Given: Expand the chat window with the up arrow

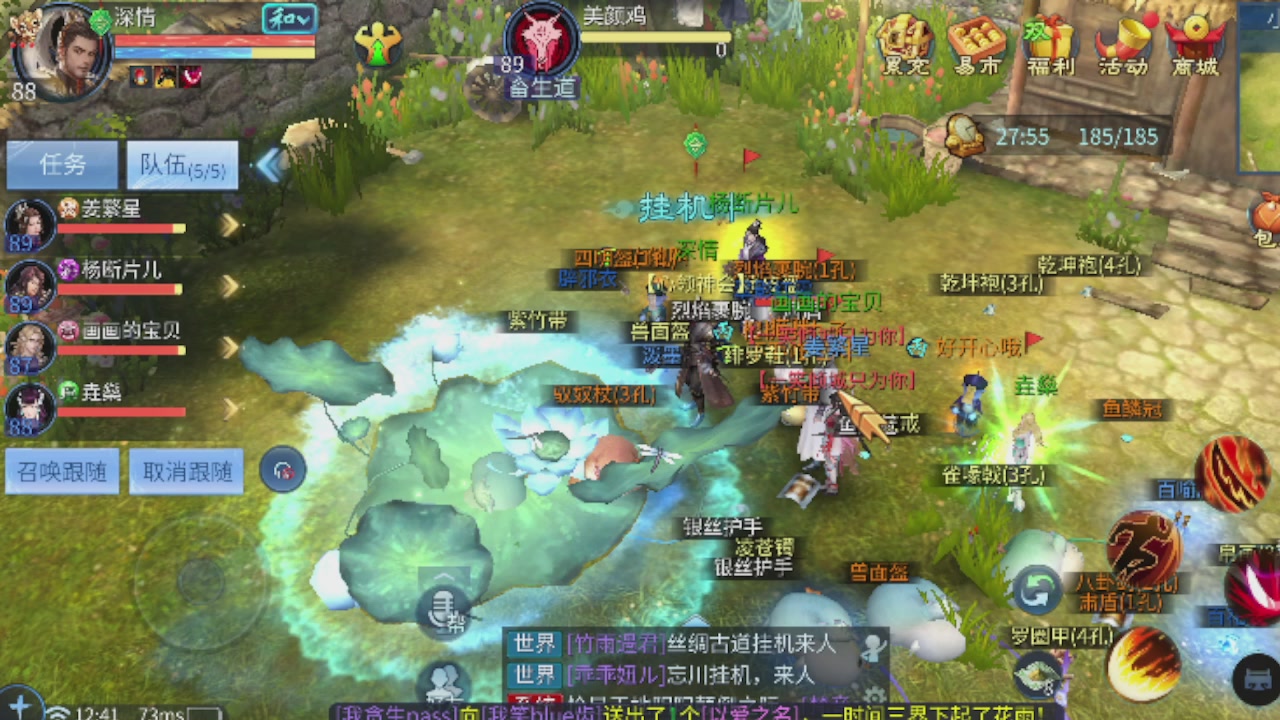Looking at the screenshot, I should (443, 578).
